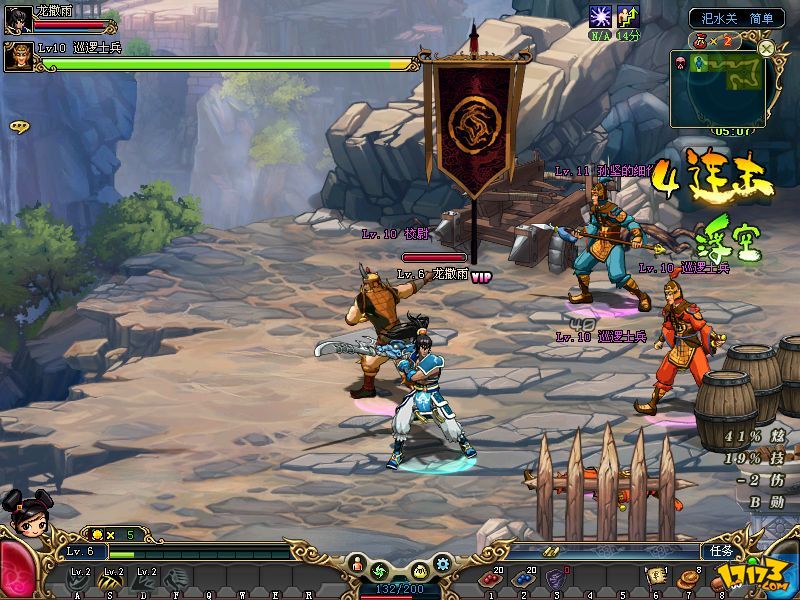This screenshot has height=600, width=800.
Task: Use the blue potion in slot 2
Action: coord(523,578)
